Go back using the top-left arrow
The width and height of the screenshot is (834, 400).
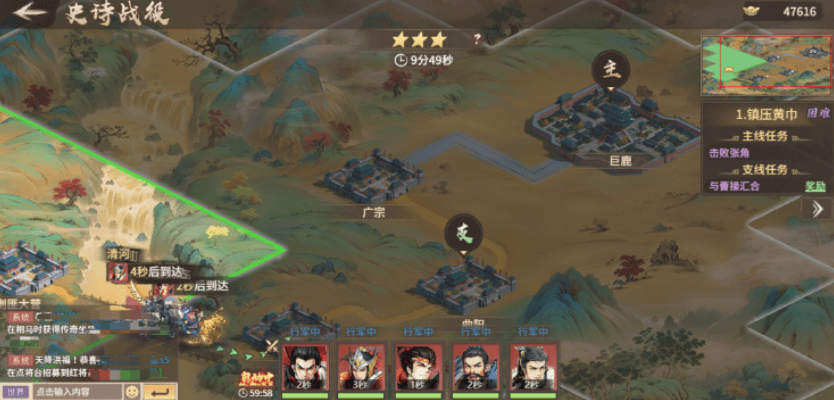click(x=29, y=13)
